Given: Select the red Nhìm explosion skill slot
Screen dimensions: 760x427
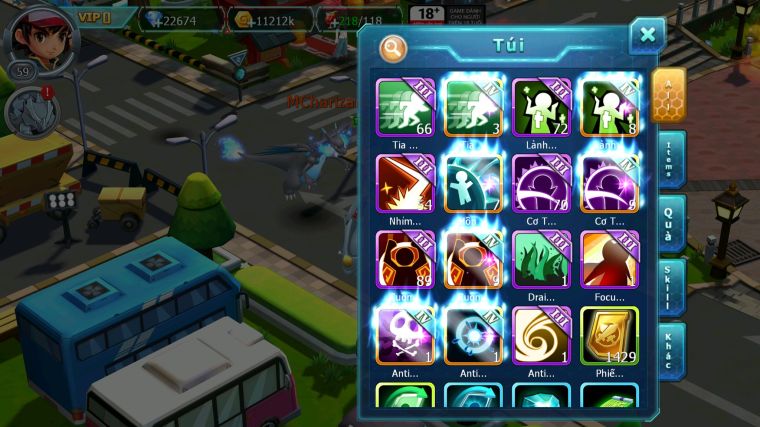Looking at the screenshot, I should pos(404,184).
